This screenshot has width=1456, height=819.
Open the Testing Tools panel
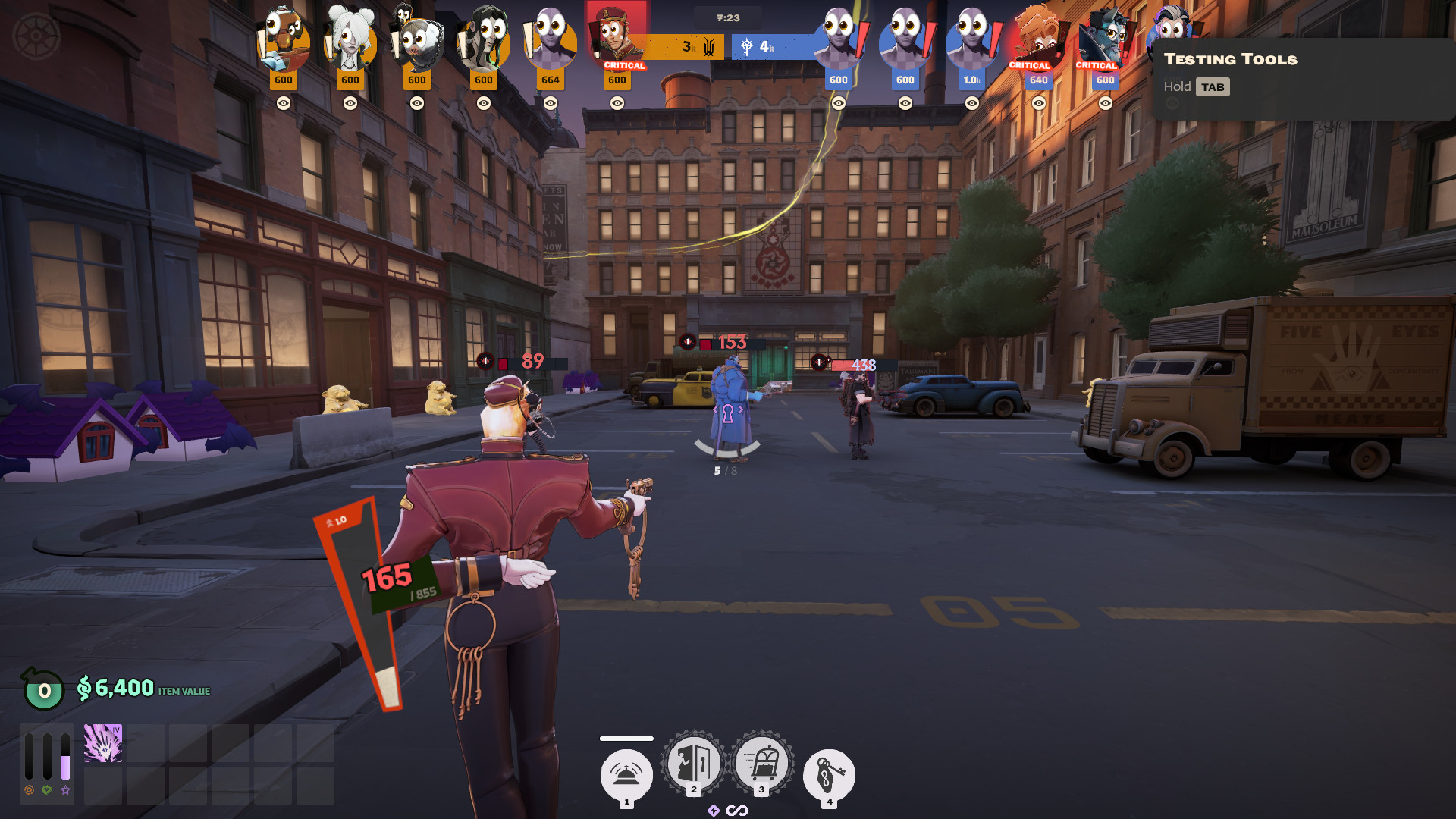click(x=1230, y=59)
